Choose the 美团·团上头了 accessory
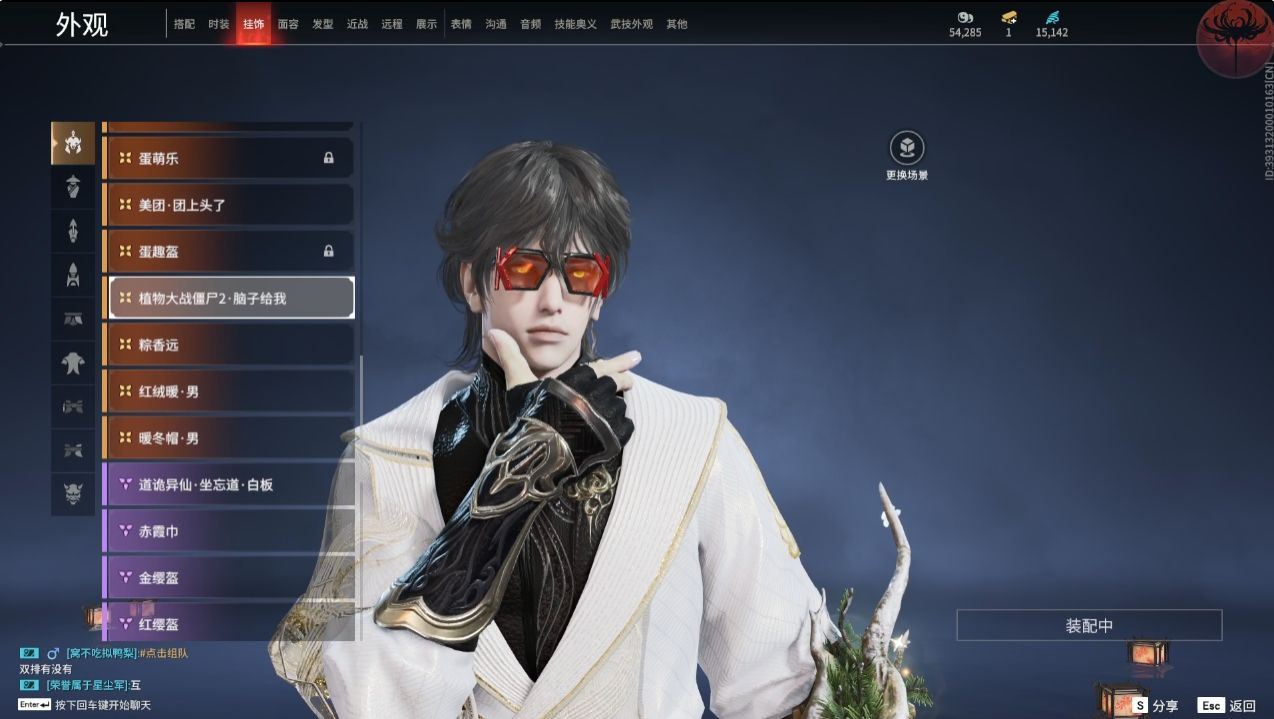Image resolution: width=1274 pixels, height=719 pixels. pyautogui.click(x=229, y=205)
